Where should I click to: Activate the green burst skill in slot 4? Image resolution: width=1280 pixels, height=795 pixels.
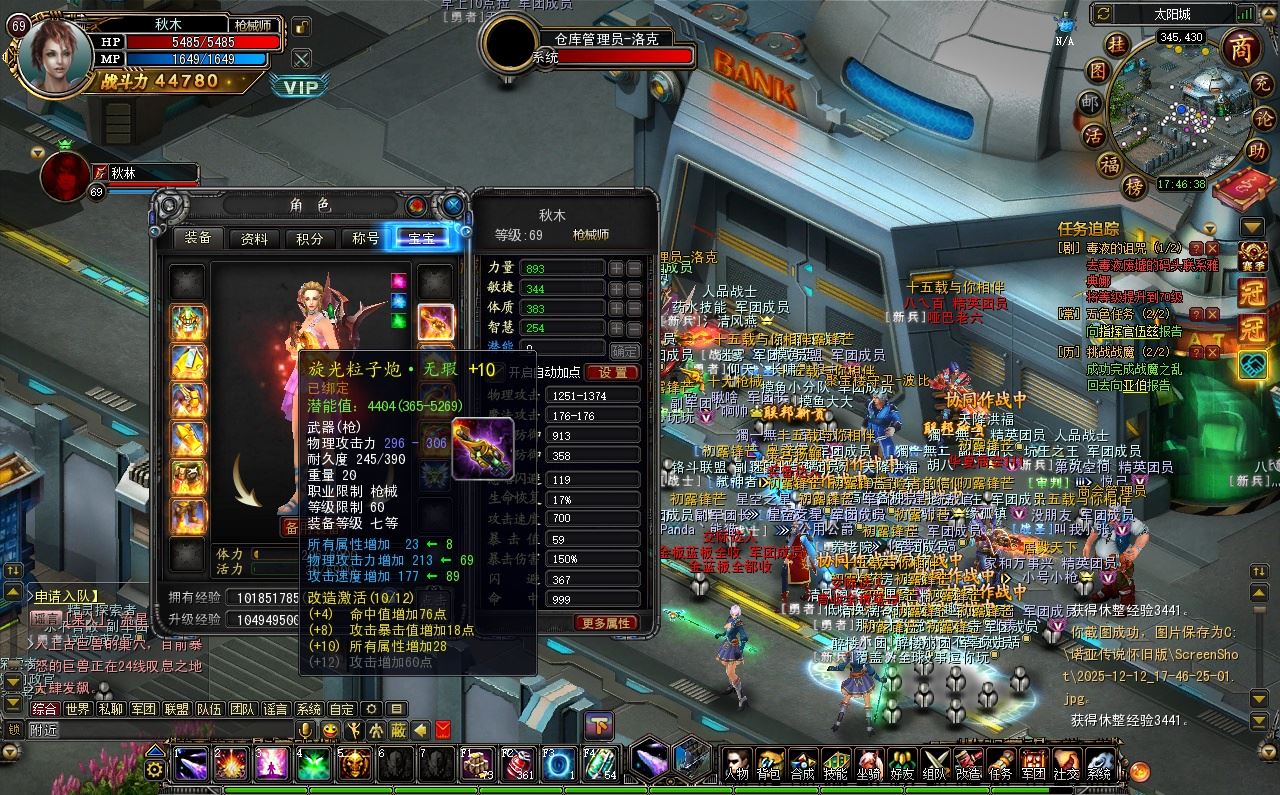313,765
